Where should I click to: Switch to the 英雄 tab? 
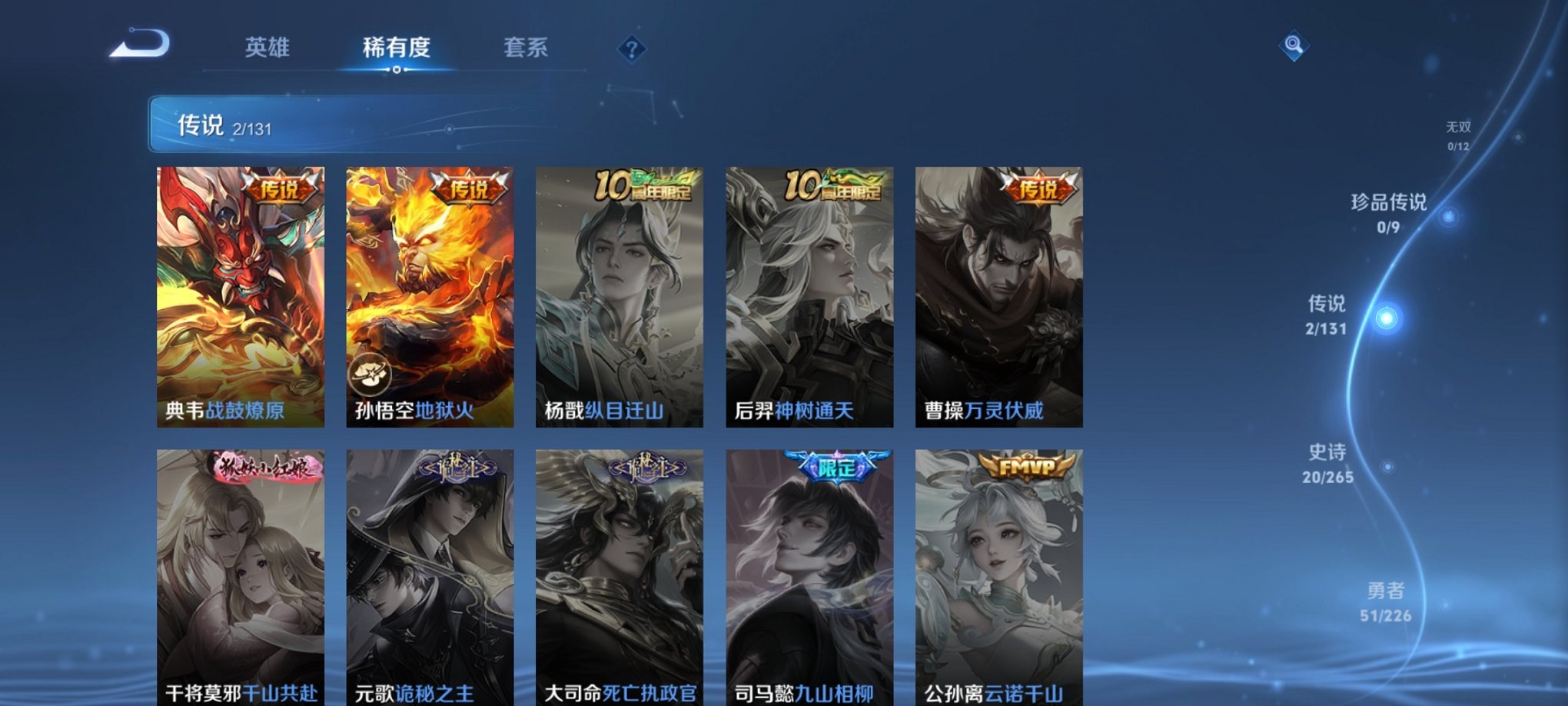coord(267,48)
